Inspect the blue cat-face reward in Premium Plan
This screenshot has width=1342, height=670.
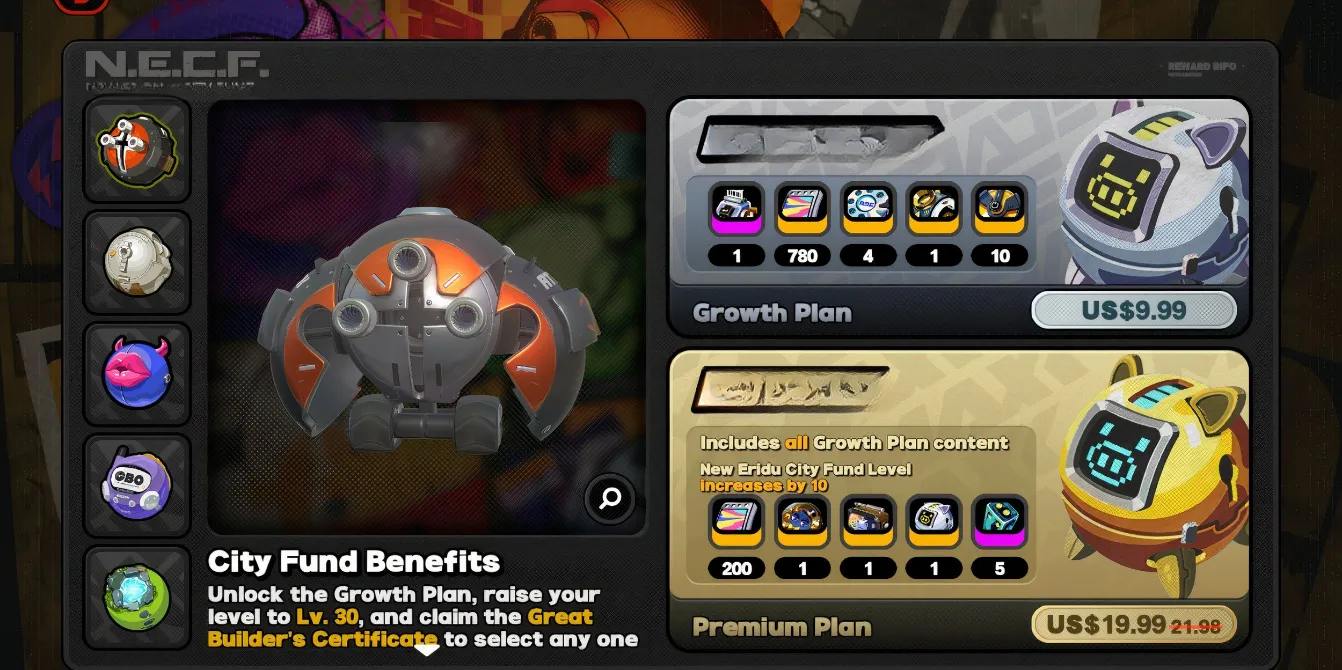point(802,521)
